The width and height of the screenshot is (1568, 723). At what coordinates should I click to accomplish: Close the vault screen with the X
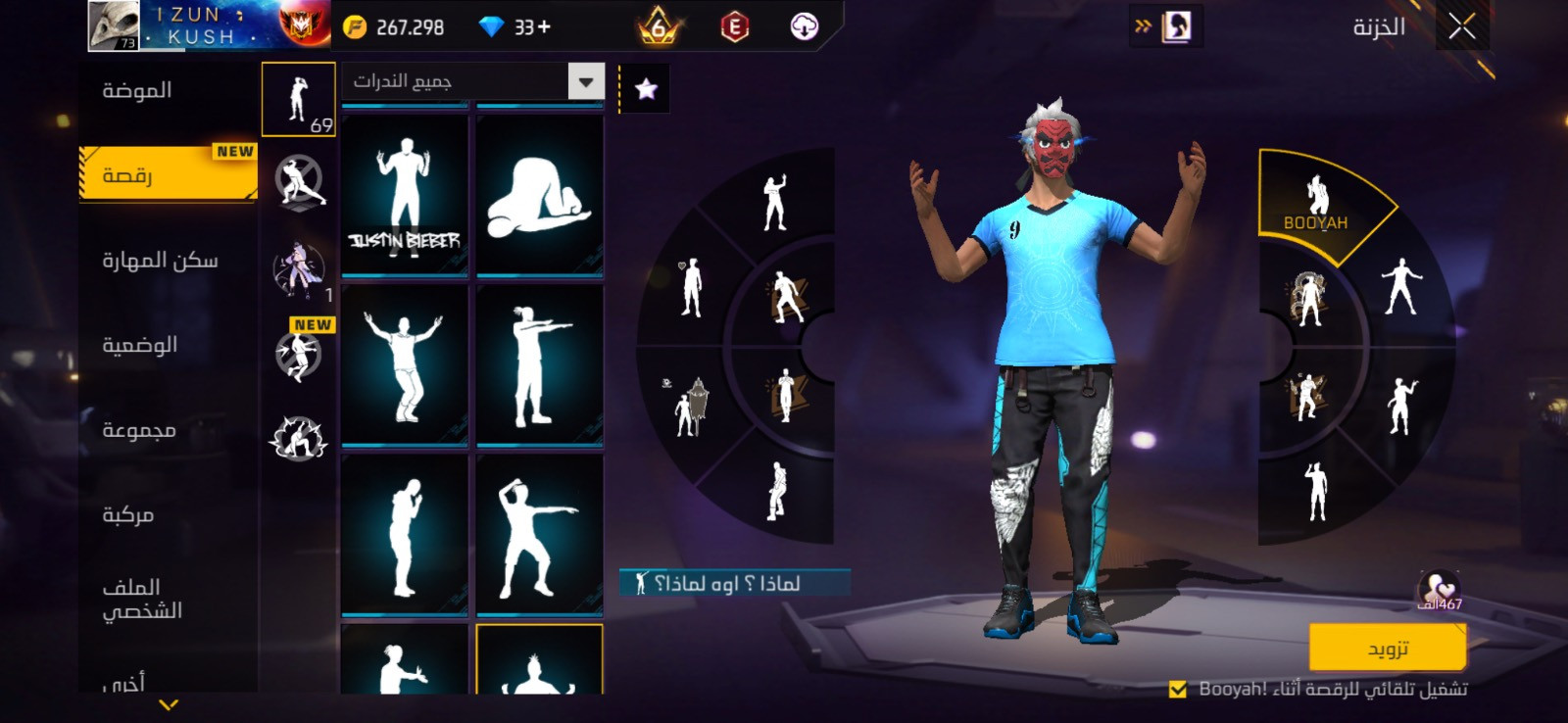tap(1461, 27)
